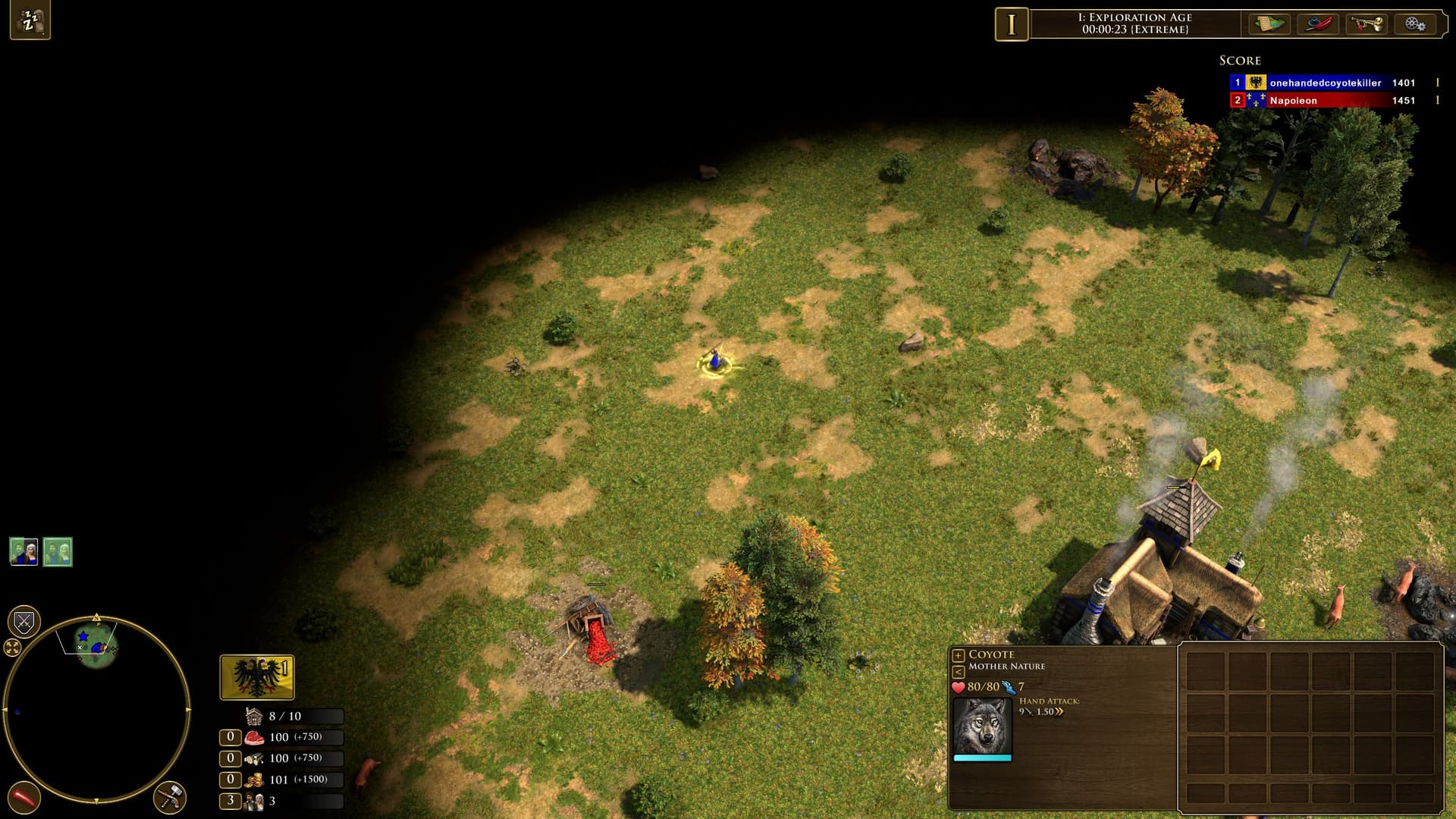1456x819 pixels.
Task: Open chat with the trumpet button
Action: pyautogui.click(x=1367, y=24)
